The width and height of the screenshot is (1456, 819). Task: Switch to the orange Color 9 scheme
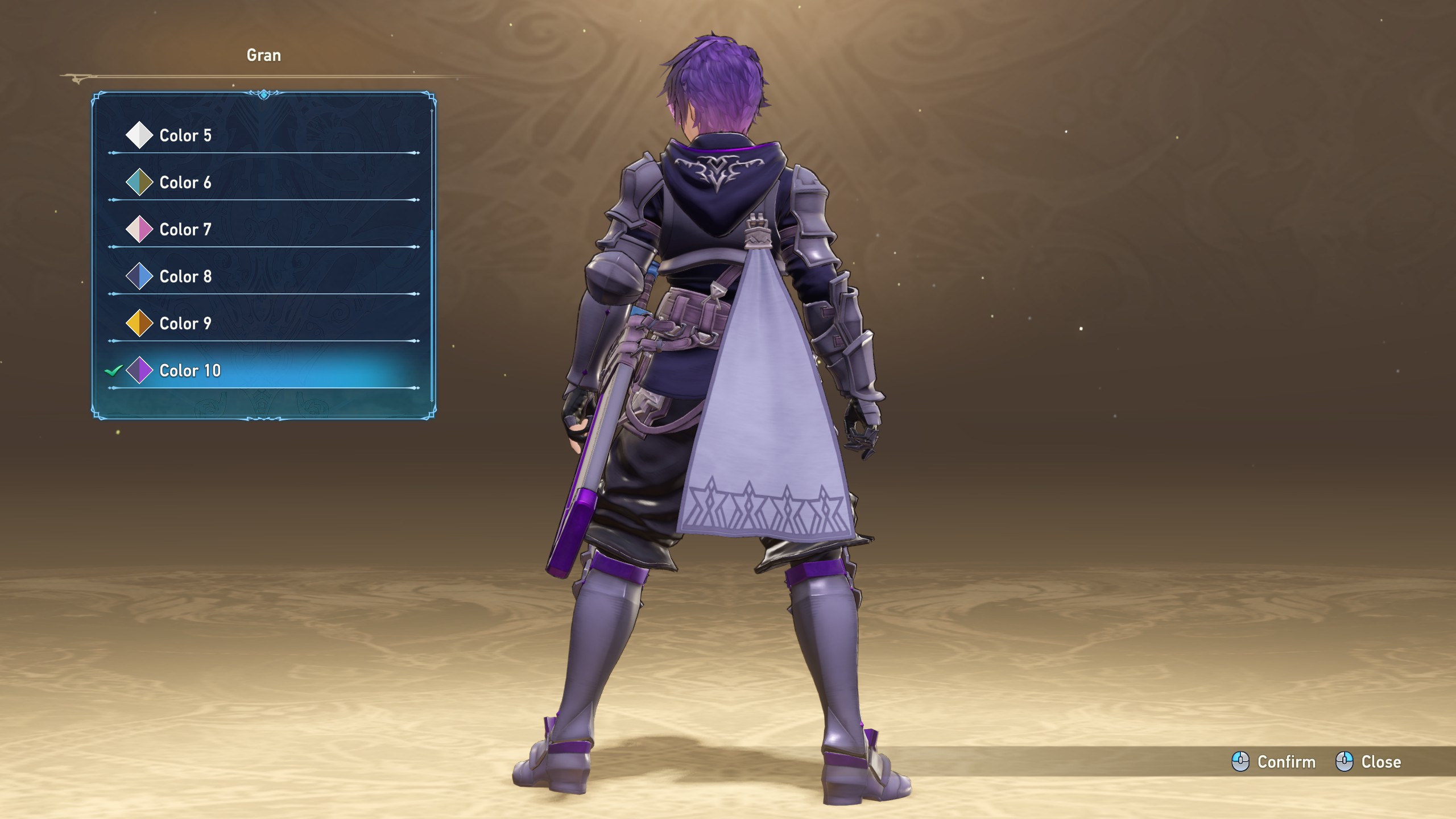pyautogui.click(x=185, y=324)
